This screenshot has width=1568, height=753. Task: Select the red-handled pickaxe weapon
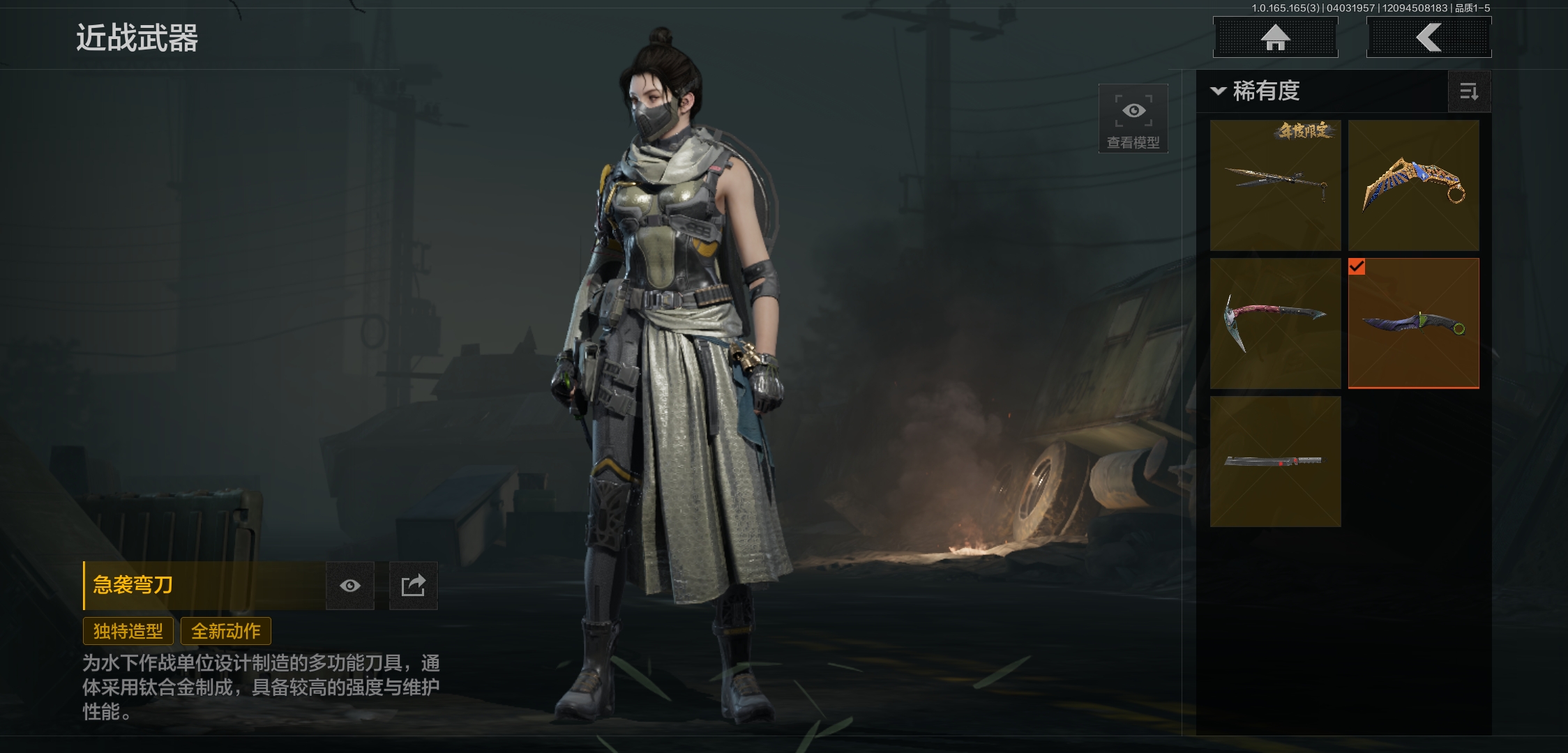pyautogui.click(x=1275, y=323)
